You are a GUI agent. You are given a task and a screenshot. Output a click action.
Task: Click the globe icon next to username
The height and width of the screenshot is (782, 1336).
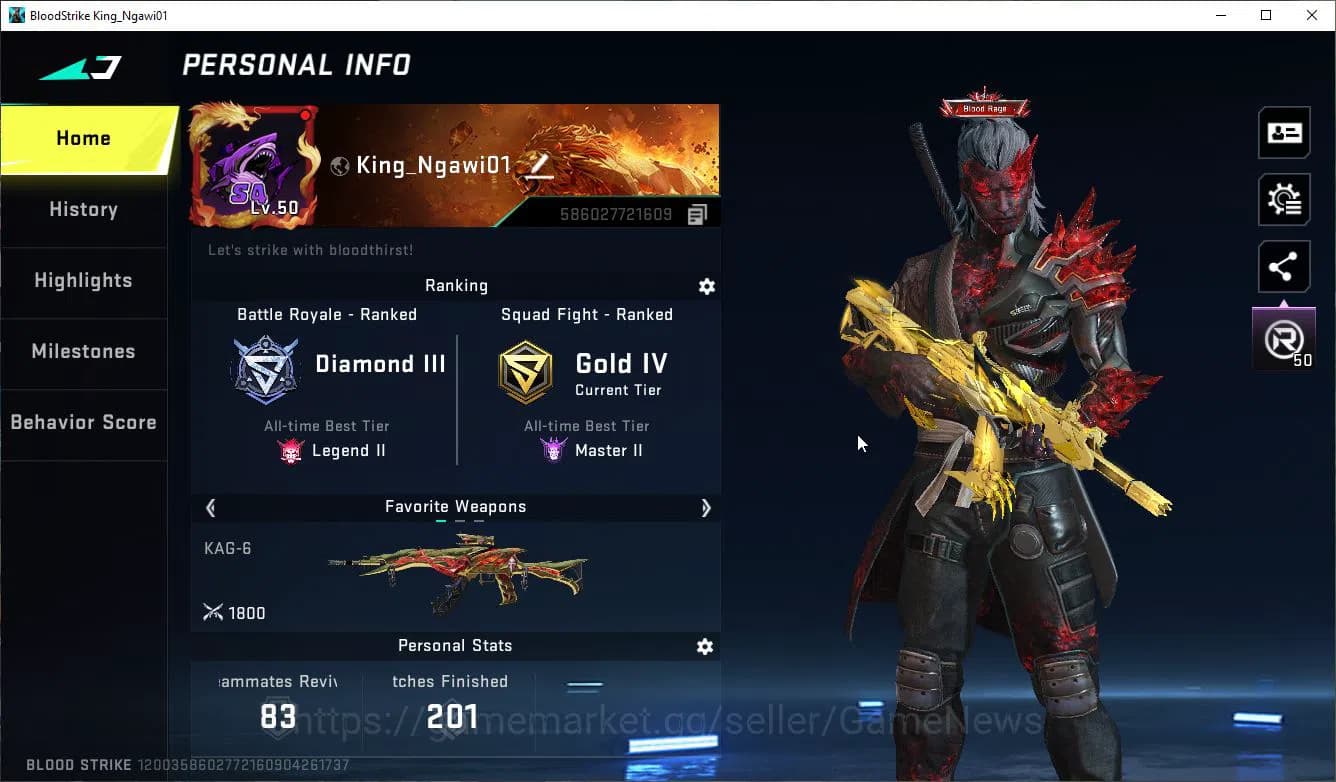339,165
